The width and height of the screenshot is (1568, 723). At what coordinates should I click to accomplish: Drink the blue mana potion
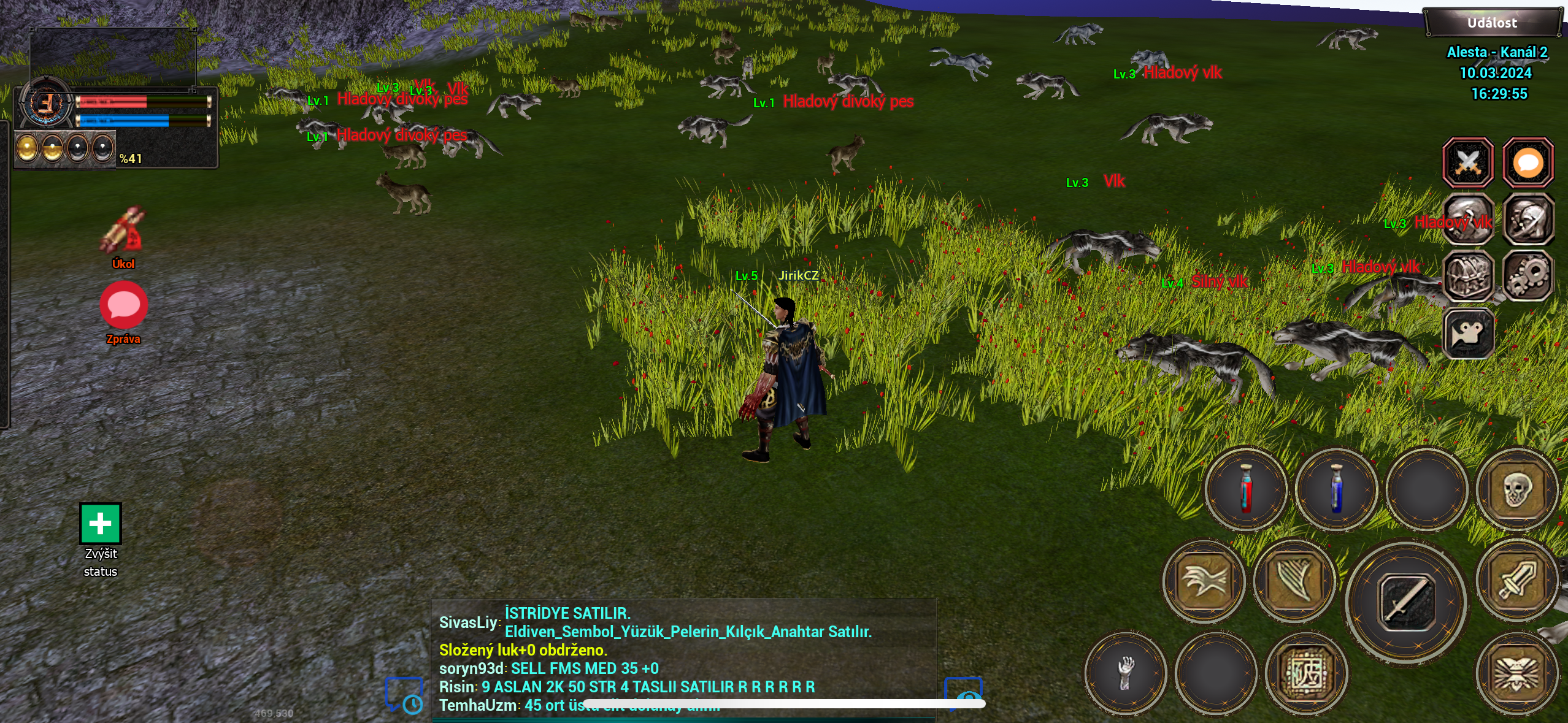coord(1336,491)
